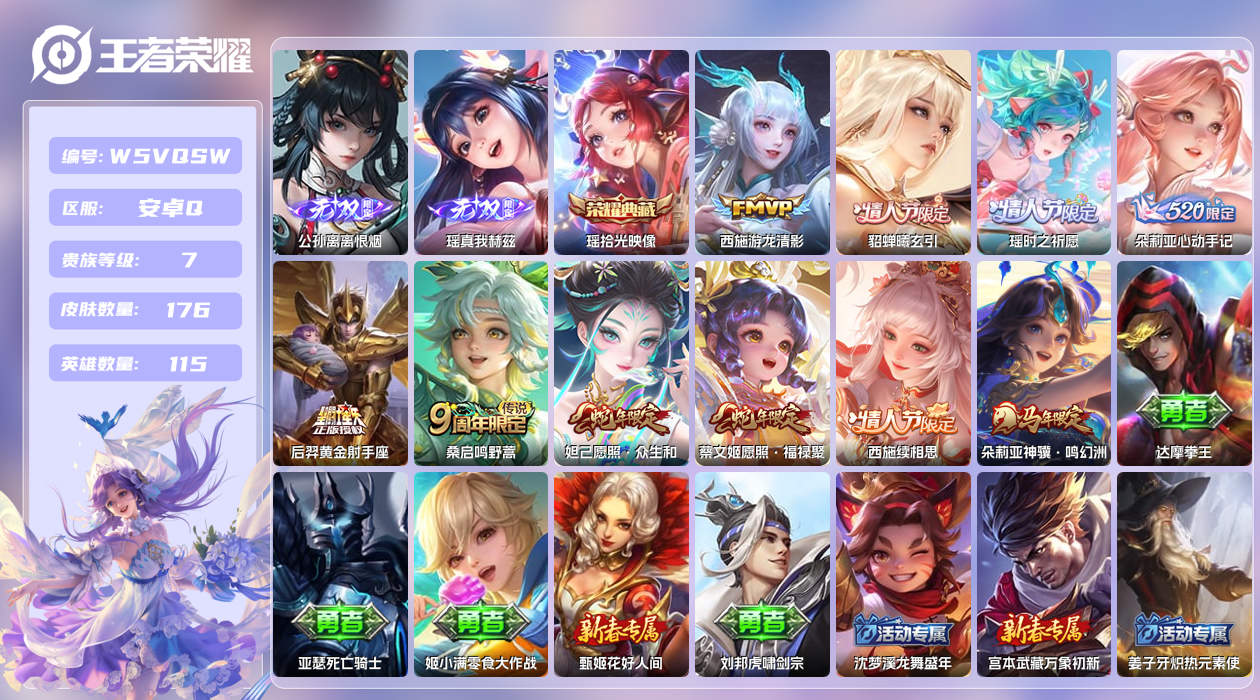Viewport: 1260px width, 700px height.
Task: Open the 瑶拾光映像 skin card
Action: click(x=621, y=152)
